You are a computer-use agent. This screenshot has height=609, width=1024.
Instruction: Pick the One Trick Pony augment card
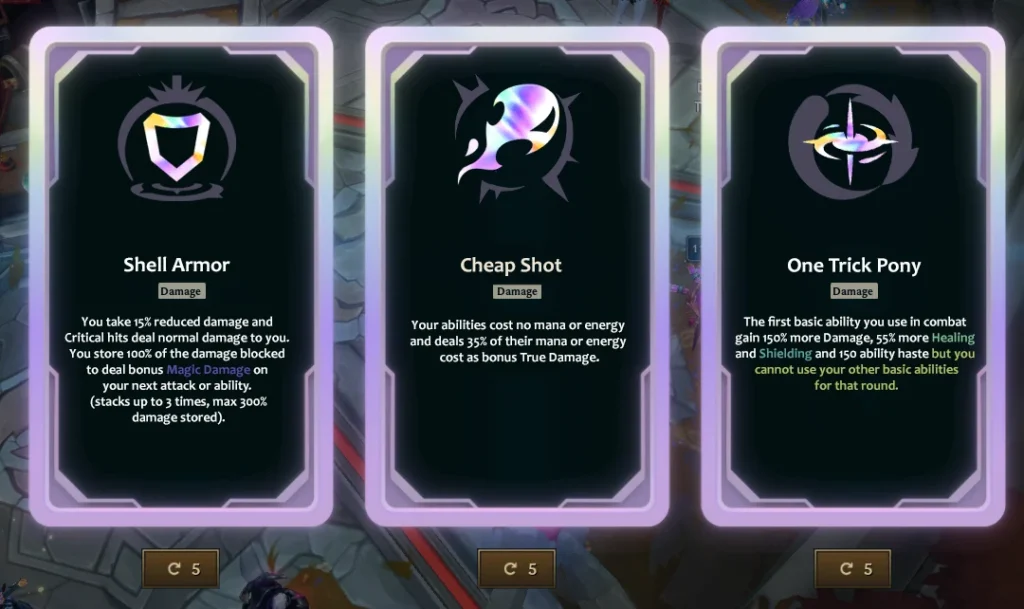(x=853, y=275)
